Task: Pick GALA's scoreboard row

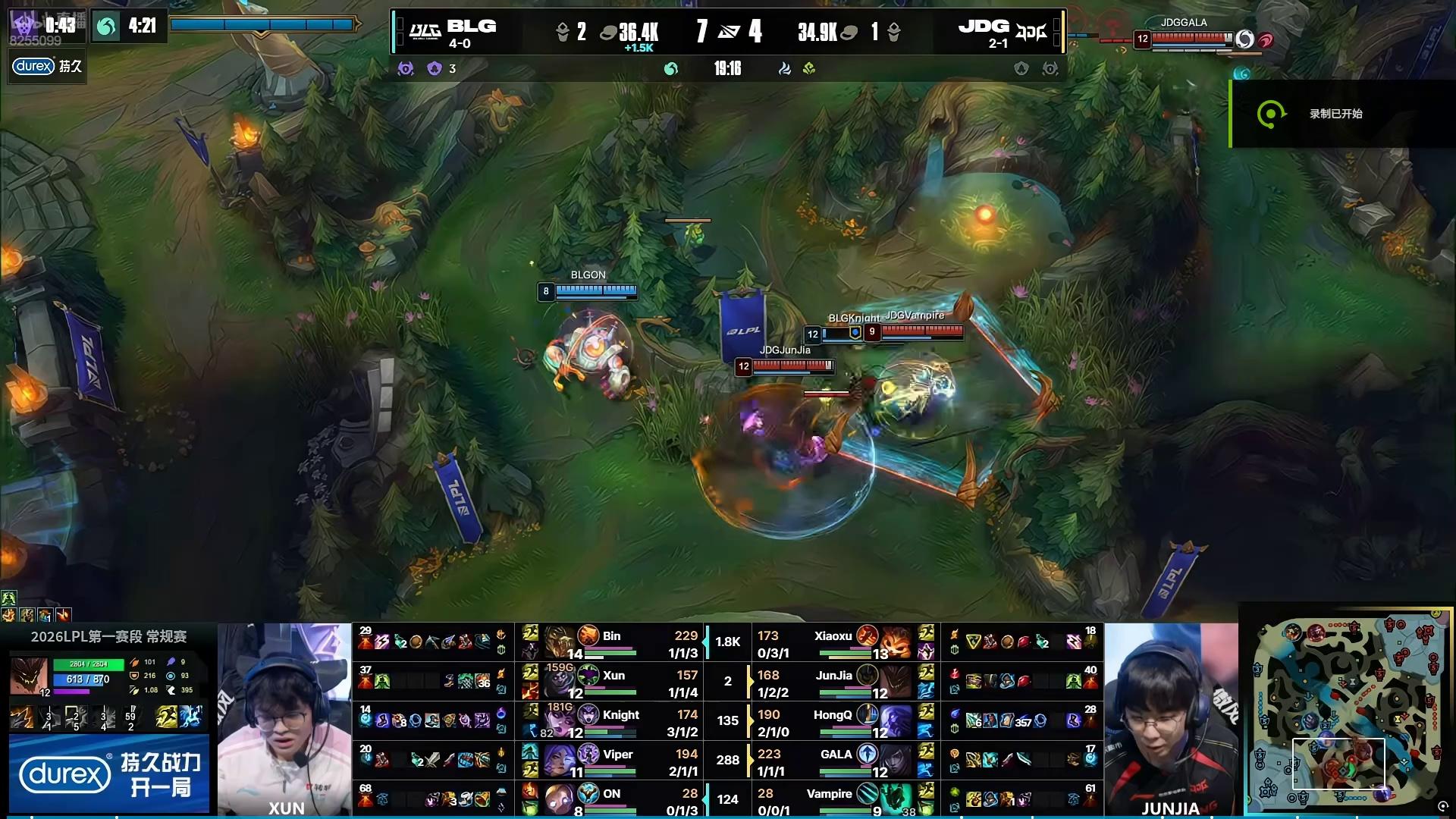Action: [x=842, y=761]
